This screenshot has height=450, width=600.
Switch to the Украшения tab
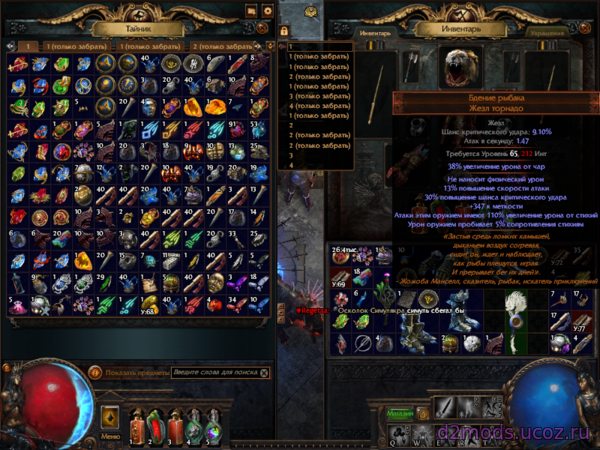coord(546,32)
